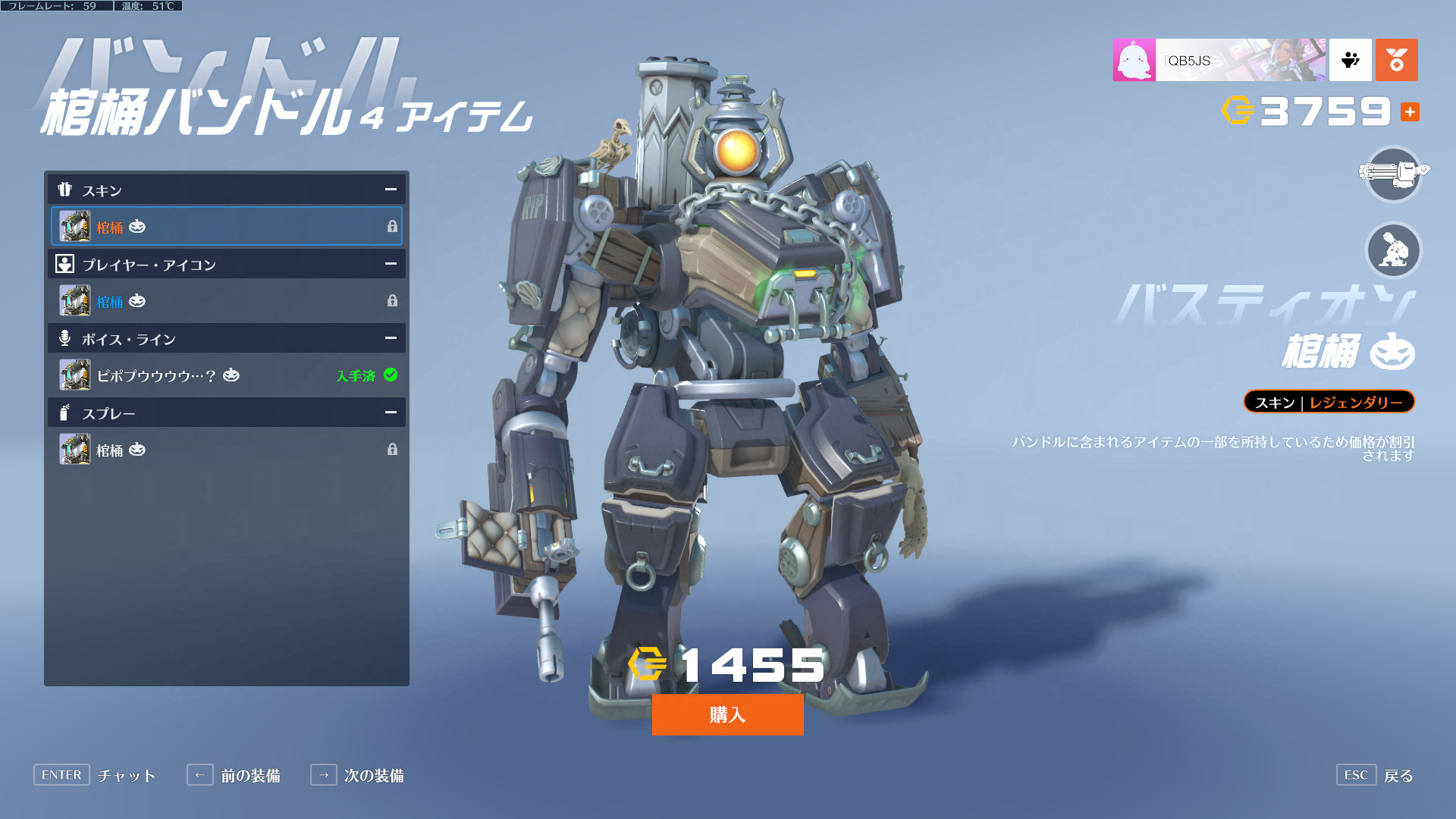Open the social group icon
1456x819 pixels.
pyautogui.click(x=1350, y=60)
